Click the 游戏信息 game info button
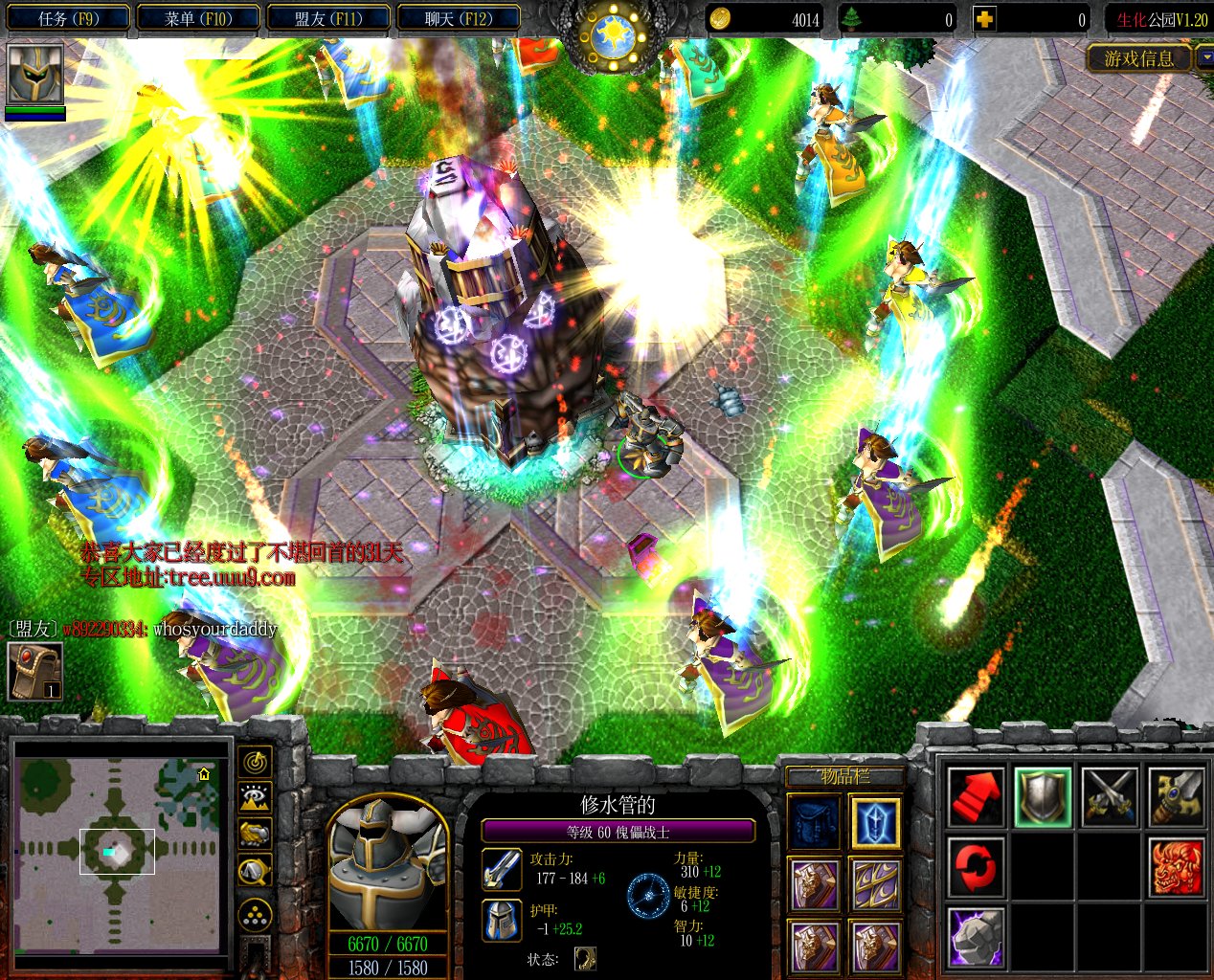The height and width of the screenshot is (980, 1214). (1138, 59)
